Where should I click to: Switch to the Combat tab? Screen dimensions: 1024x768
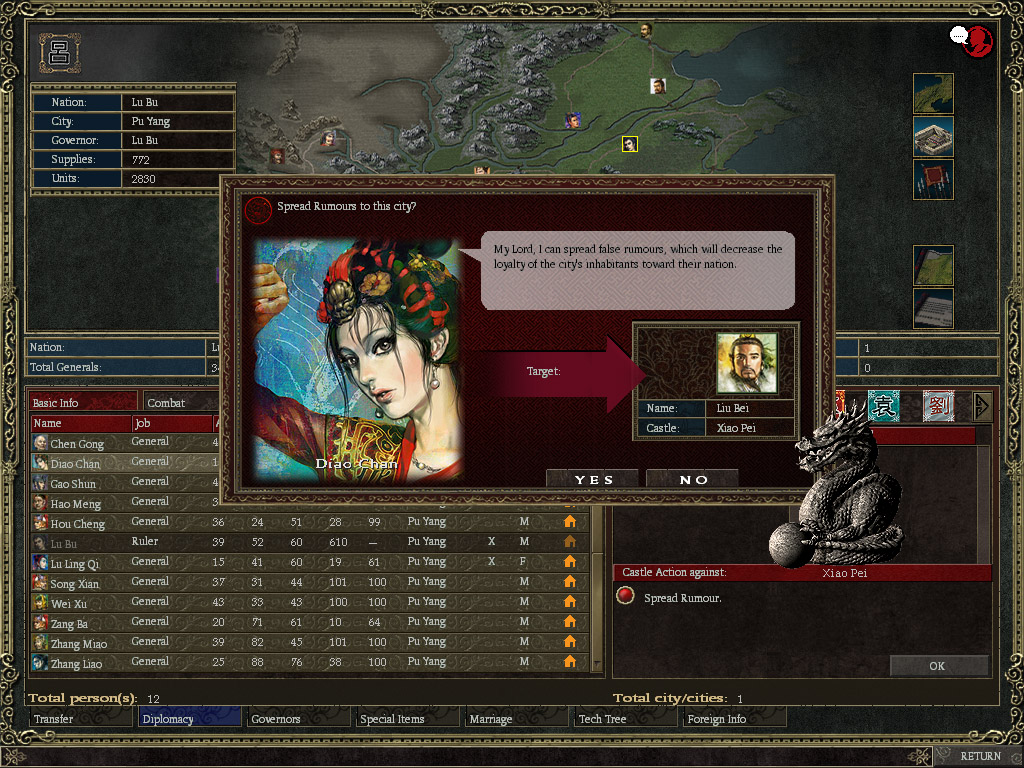pos(180,403)
